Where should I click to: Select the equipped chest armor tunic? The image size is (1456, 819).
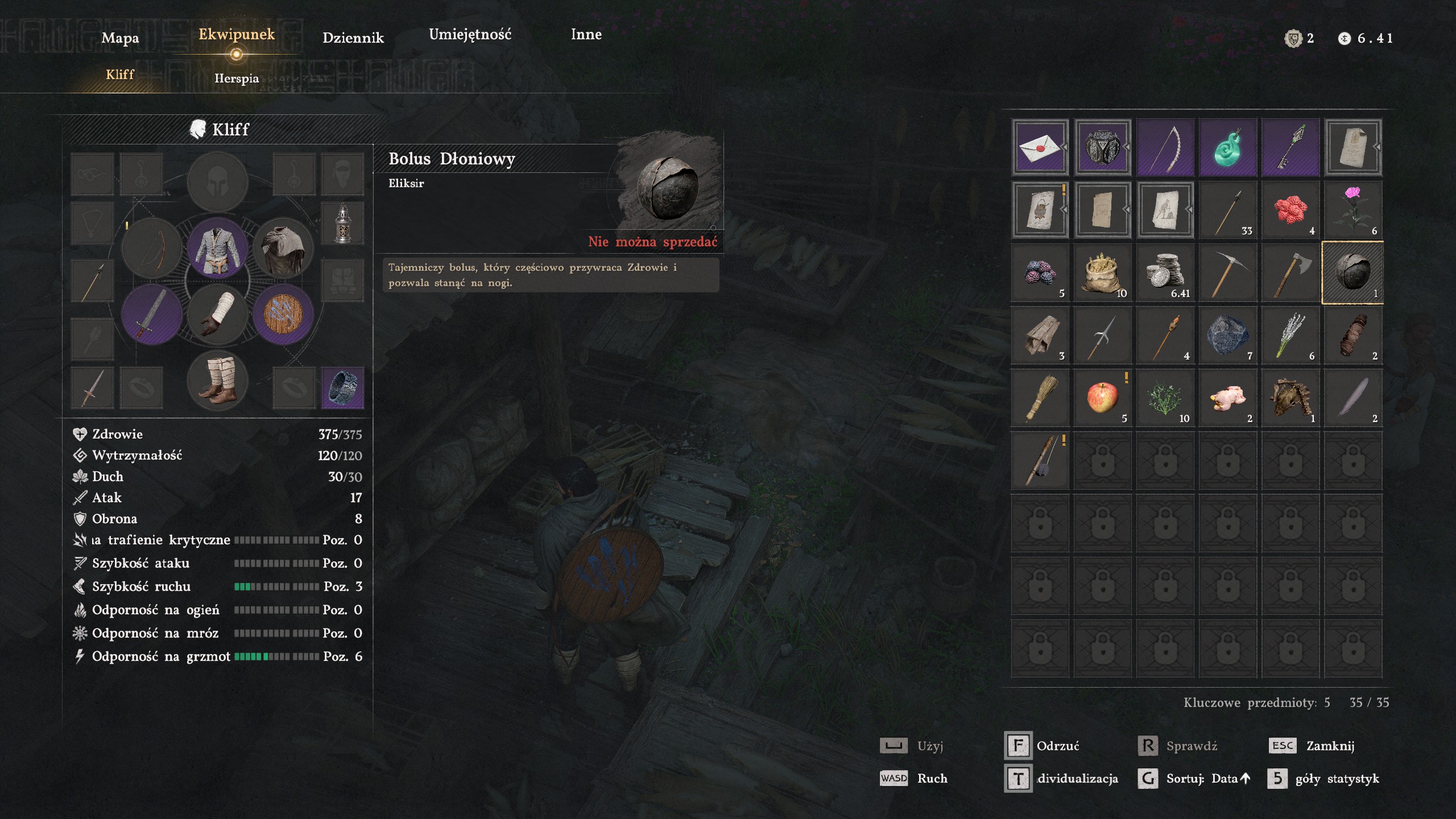click(218, 249)
